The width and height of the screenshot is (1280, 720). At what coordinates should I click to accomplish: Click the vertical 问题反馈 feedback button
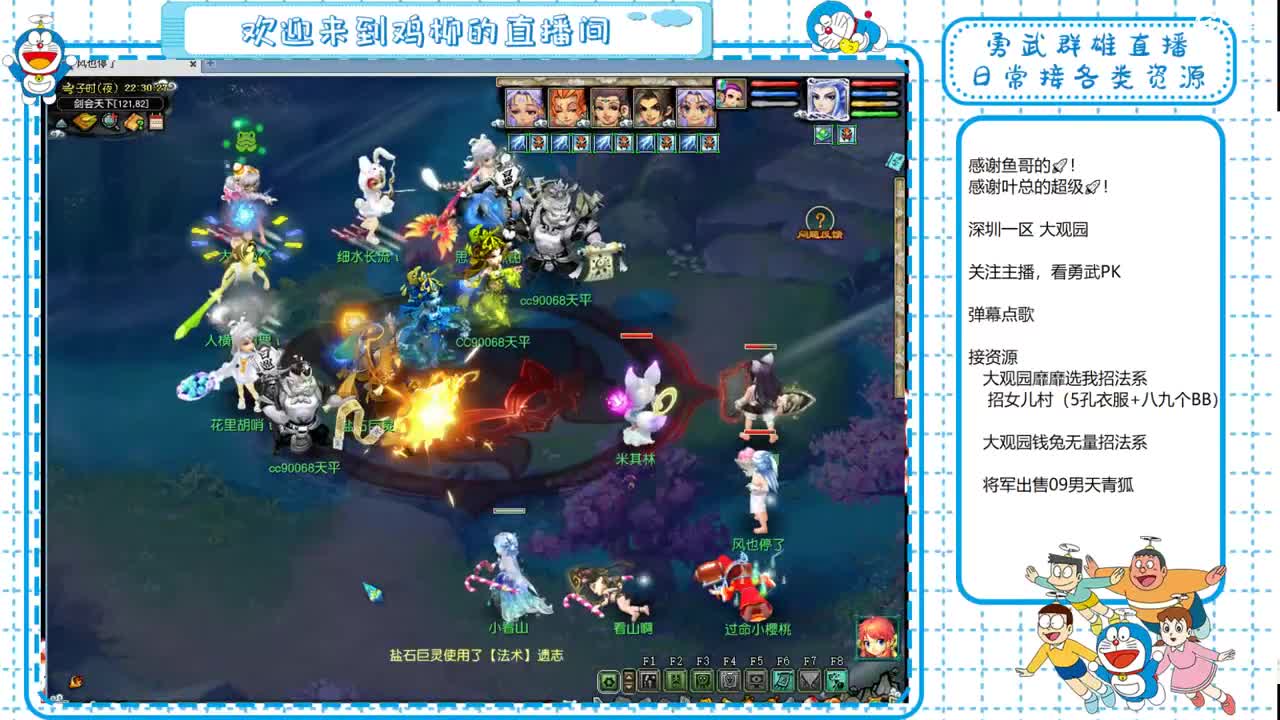pos(820,222)
